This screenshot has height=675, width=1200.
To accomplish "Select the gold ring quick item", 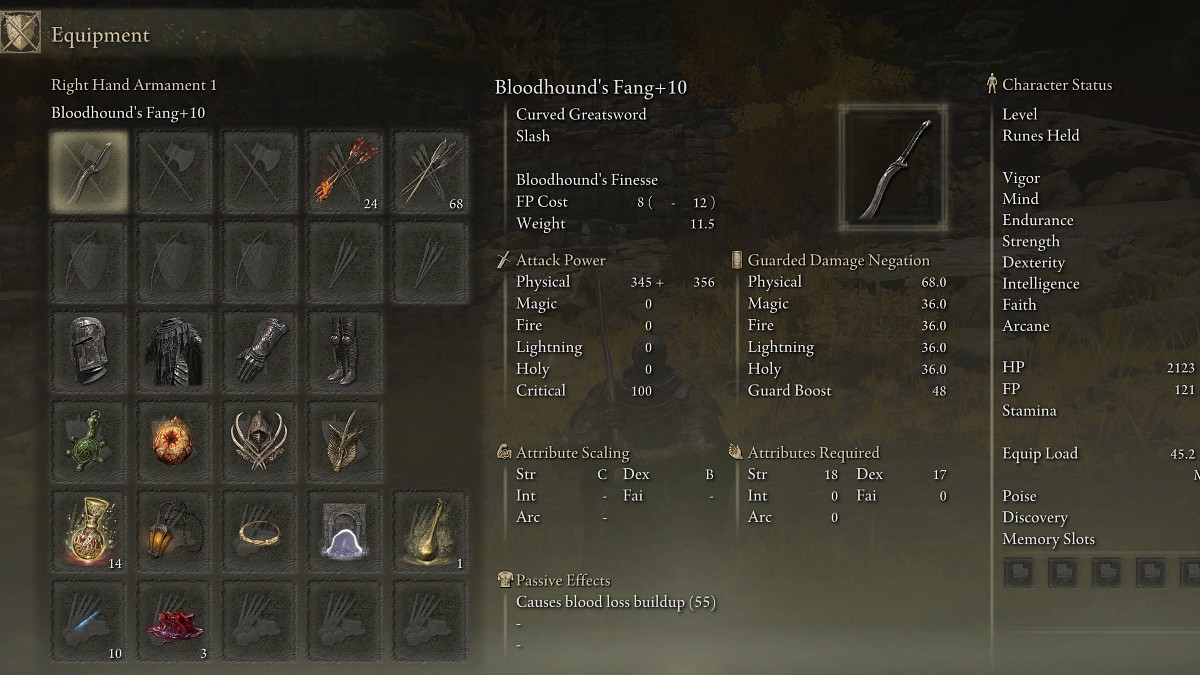I will (x=259, y=531).
